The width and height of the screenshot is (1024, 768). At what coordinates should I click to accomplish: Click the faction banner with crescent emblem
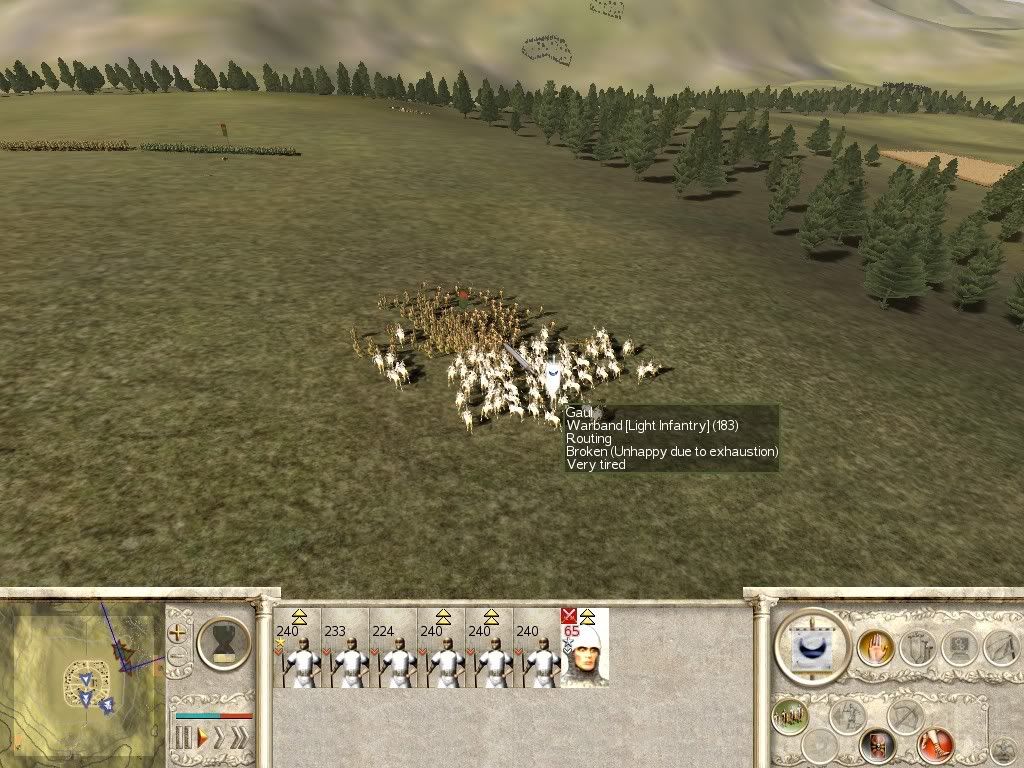coord(812,647)
